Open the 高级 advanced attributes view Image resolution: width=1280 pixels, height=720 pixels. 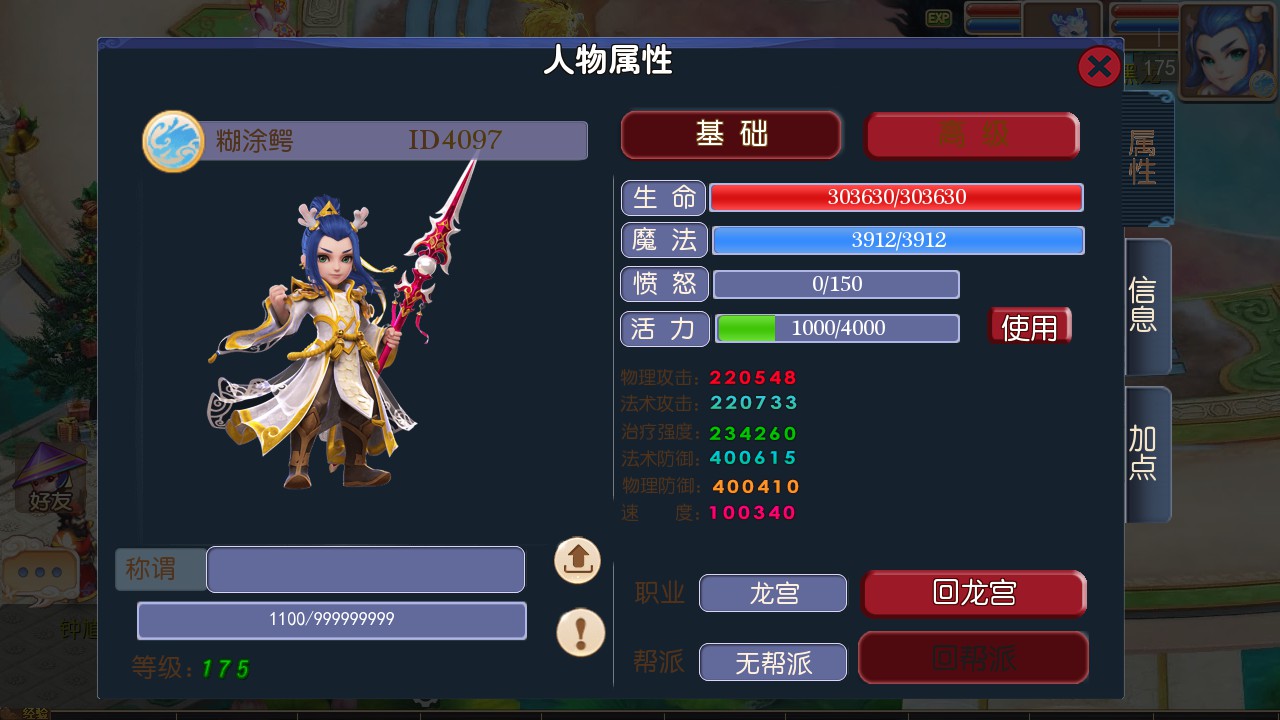(972, 135)
